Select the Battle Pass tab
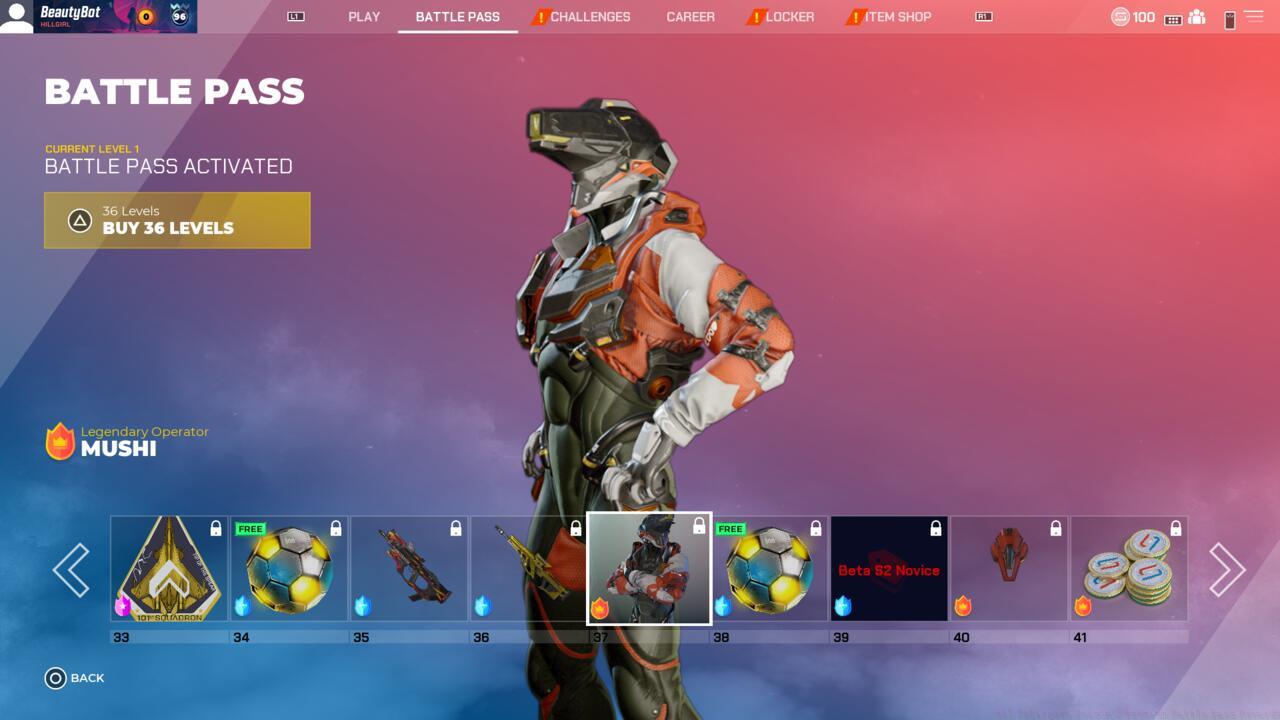The height and width of the screenshot is (720, 1280). tap(457, 17)
